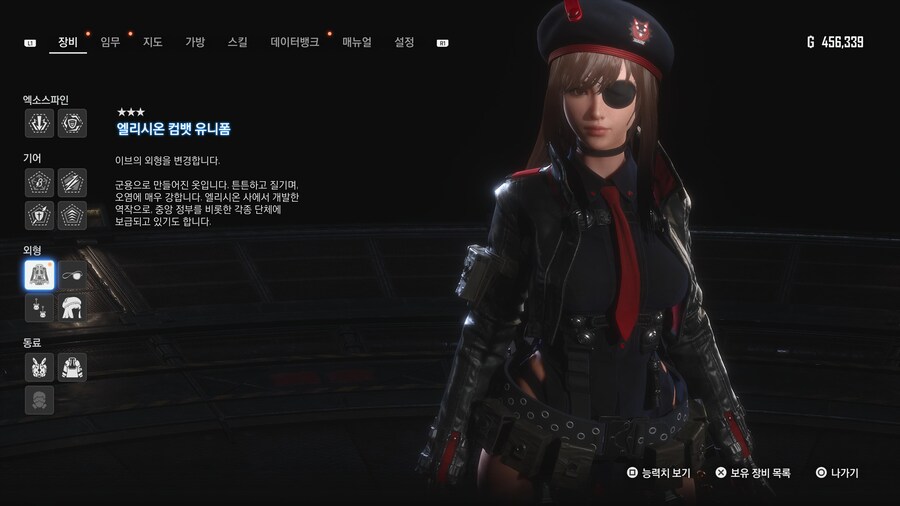Switch to the 매뉴얼 (Manual) tab
The height and width of the screenshot is (506, 900).
point(357,42)
